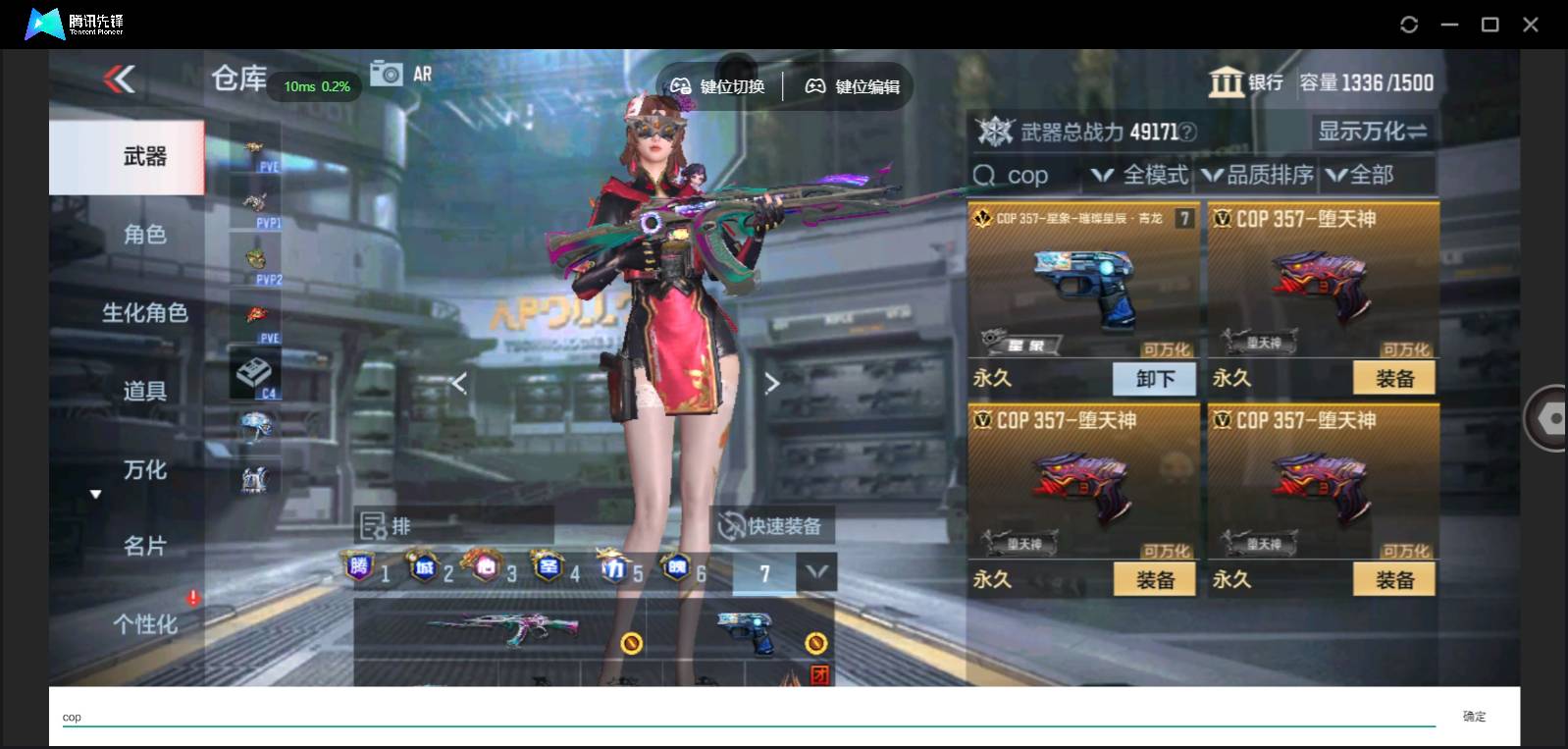Select loadout preset 7
The image size is (1568, 749).
(x=765, y=569)
